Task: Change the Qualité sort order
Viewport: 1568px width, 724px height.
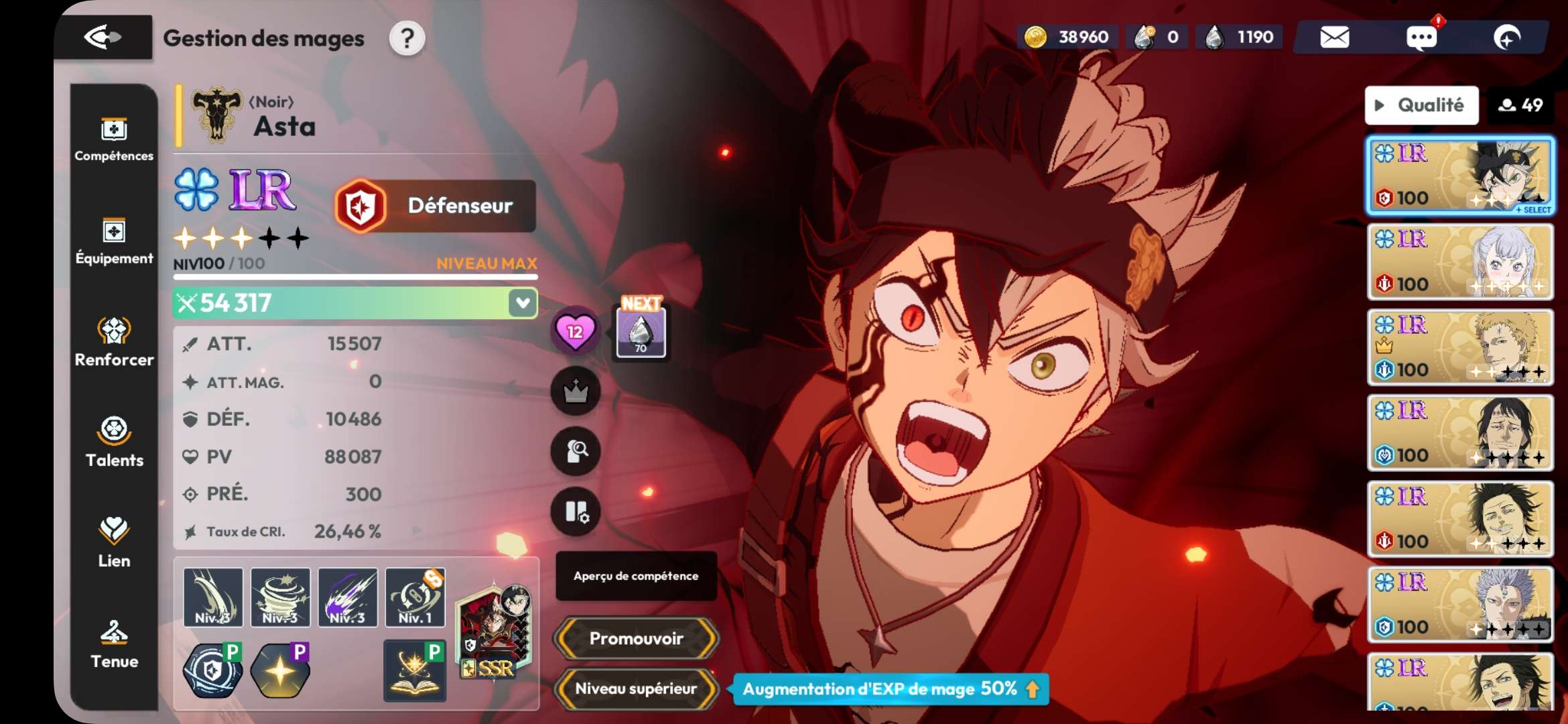Action: [1421, 105]
